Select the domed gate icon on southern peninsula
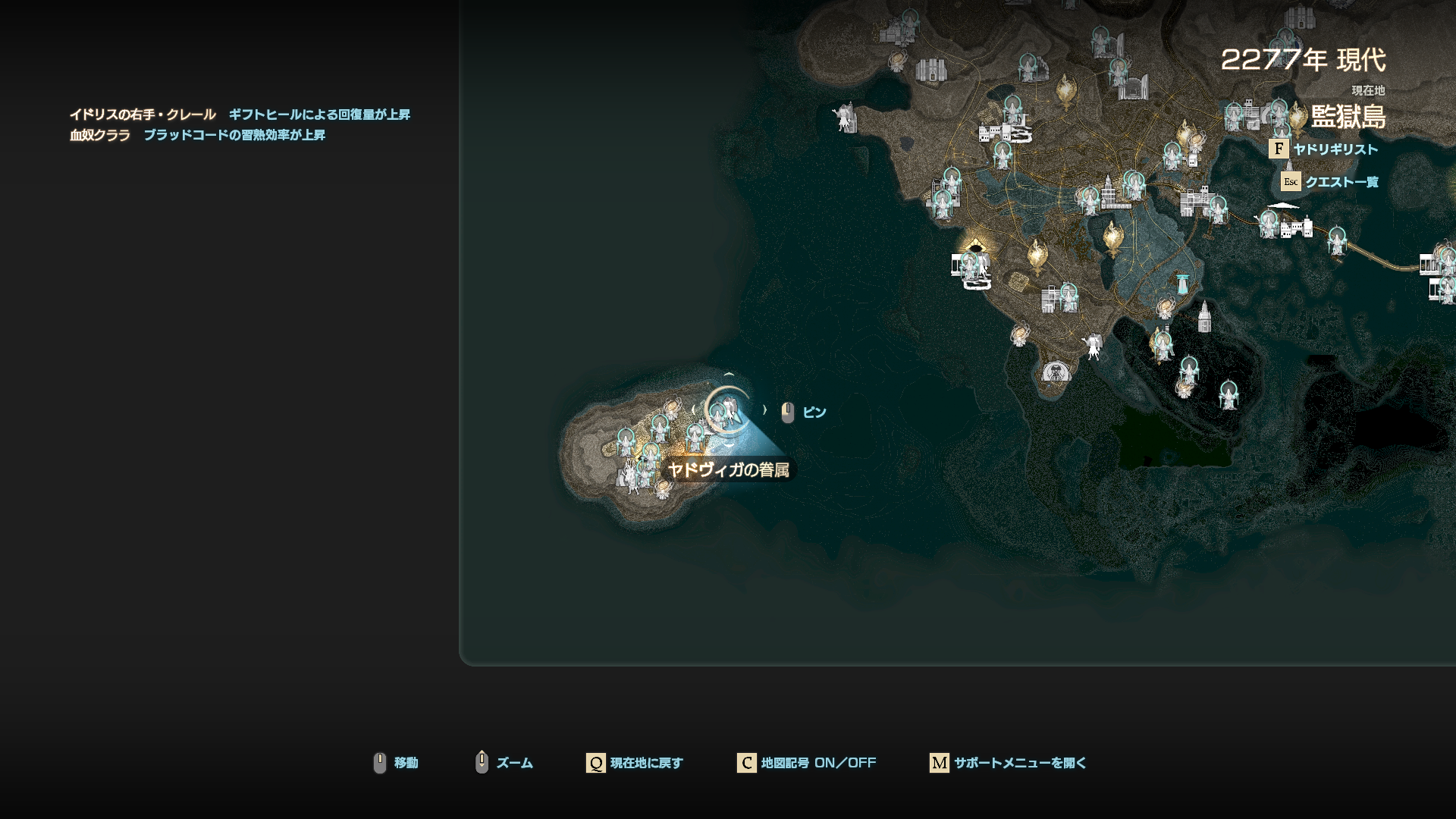Image resolution: width=1456 pixels, height=819 pixels. pyautogui.click(x=1056, y=372)
